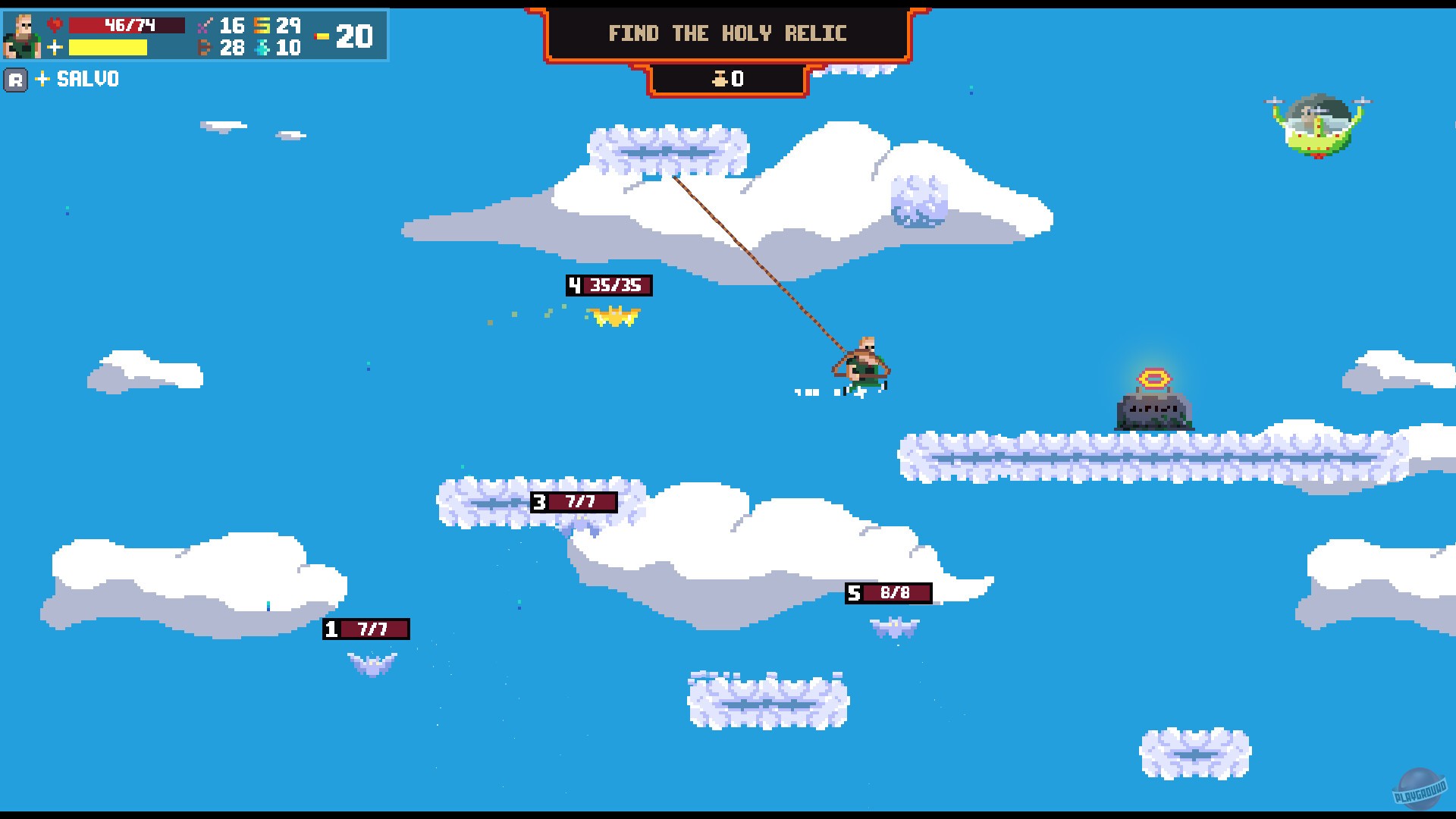
Task: Click the yellow ammo icon next to 20
Action: 320,37
